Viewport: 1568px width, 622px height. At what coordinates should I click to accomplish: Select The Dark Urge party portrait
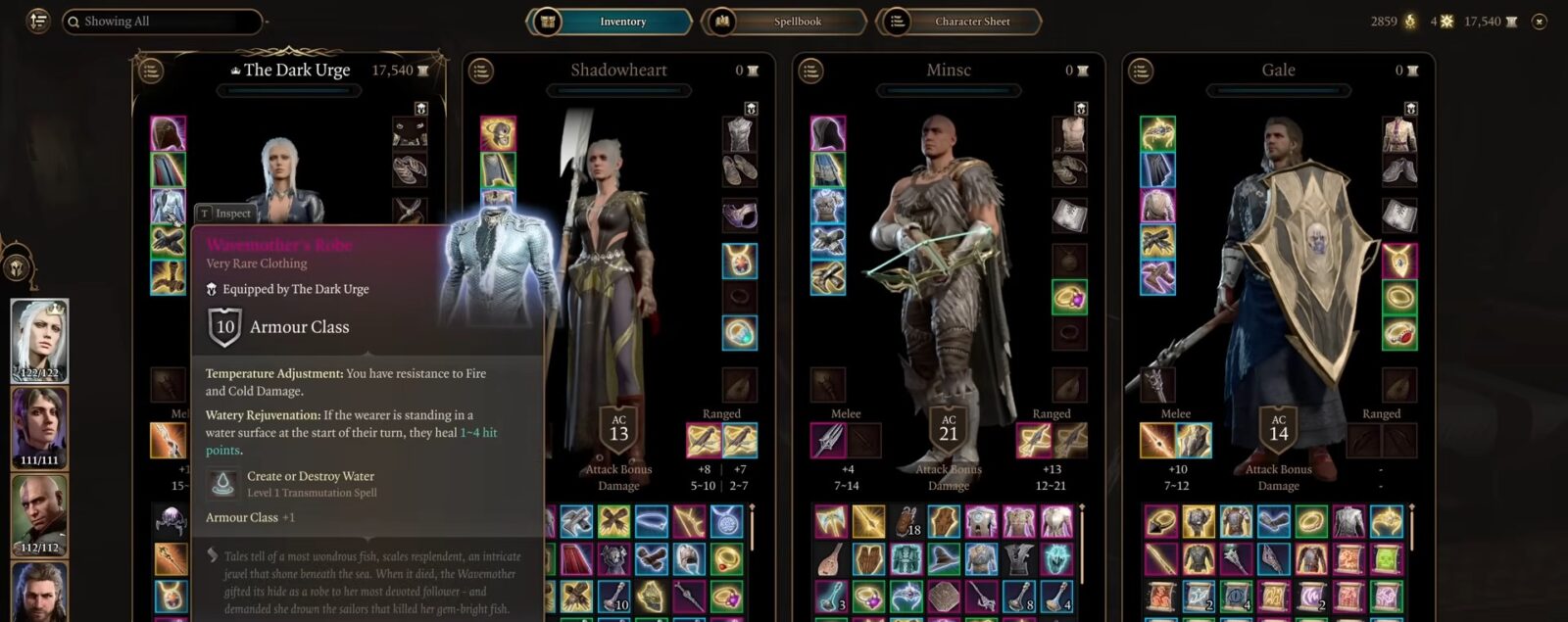click(39, 340)
